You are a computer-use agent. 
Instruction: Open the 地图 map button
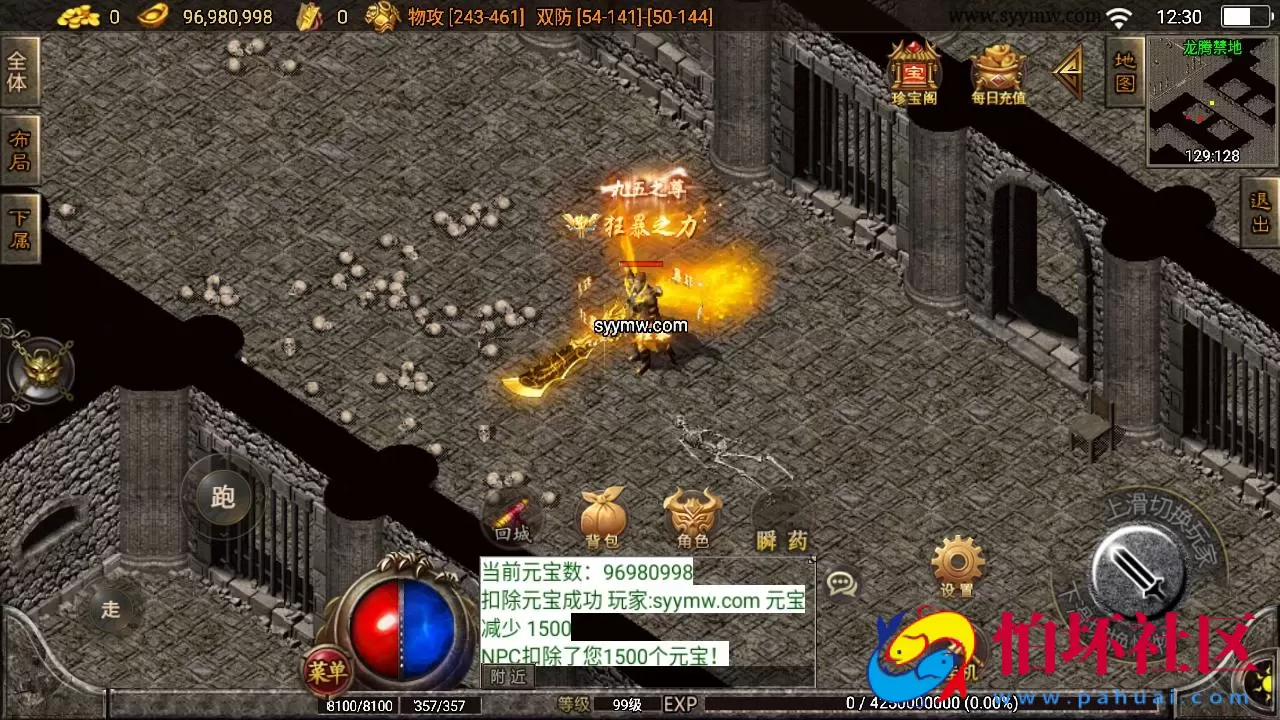click(1124, 70)
